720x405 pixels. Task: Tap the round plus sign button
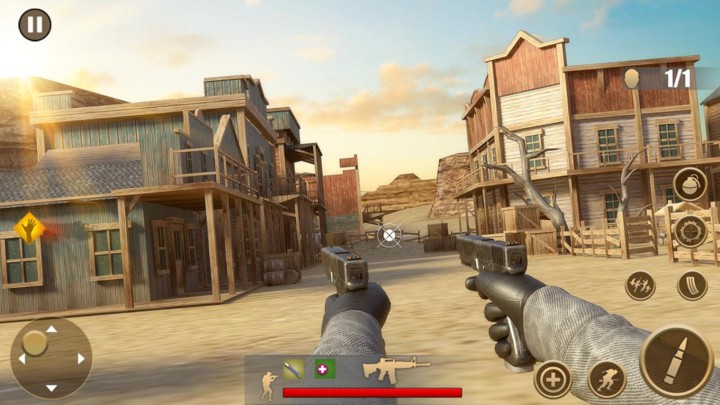click(x=553, y=379)
